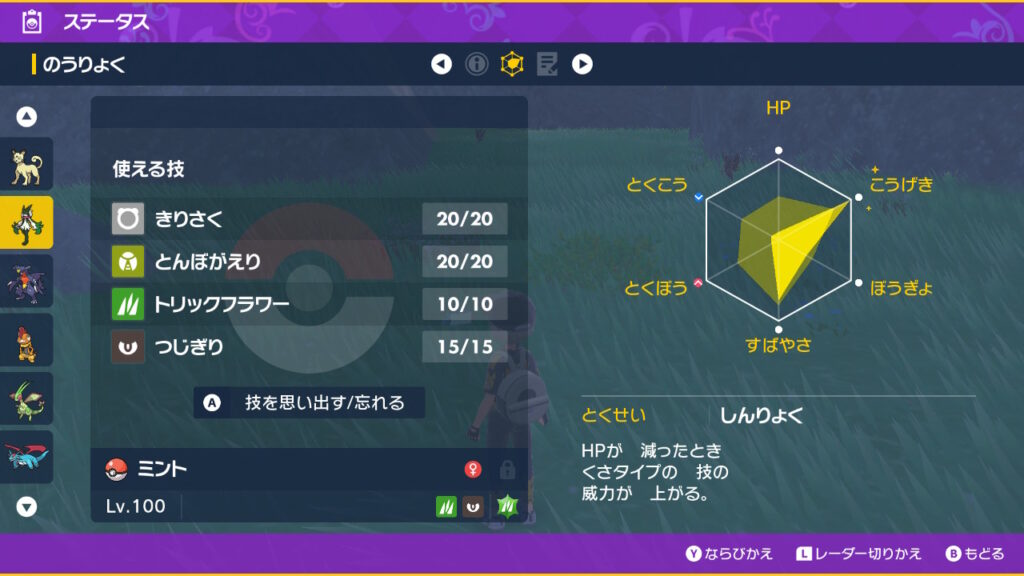Select the きりさく move row

[x=309, y=217]
